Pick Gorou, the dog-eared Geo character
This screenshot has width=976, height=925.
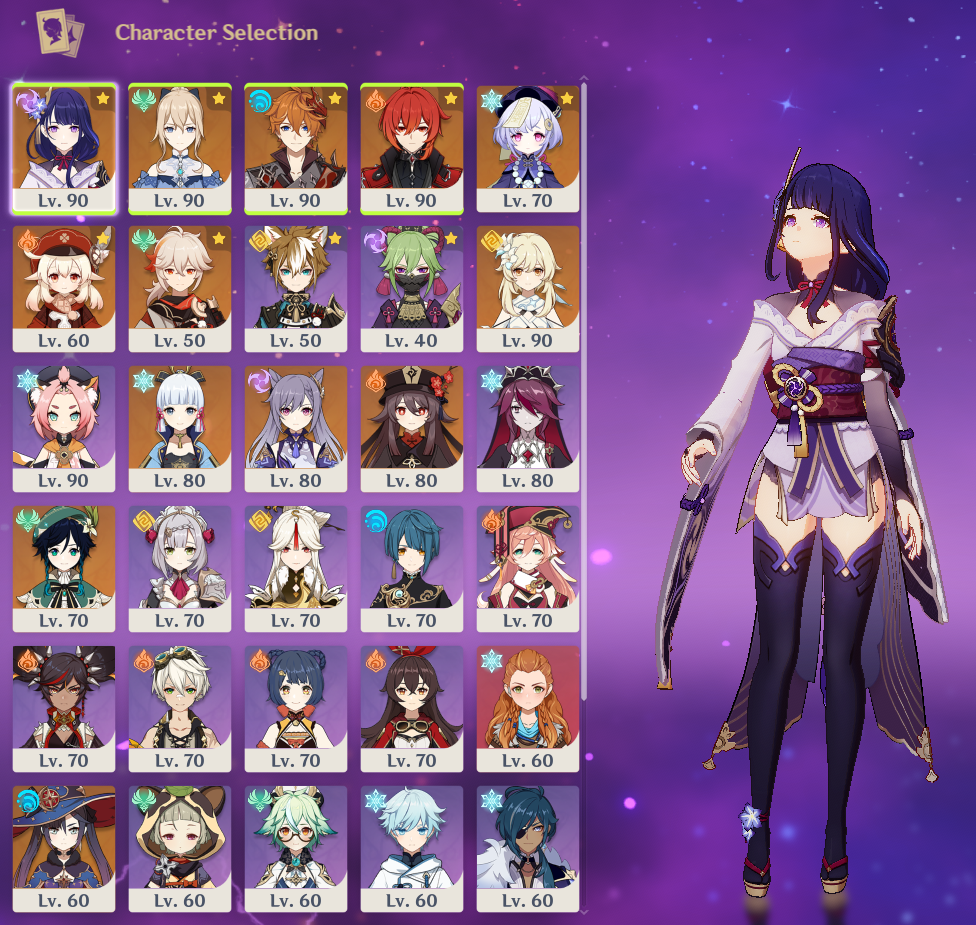[x=296, y=288]
